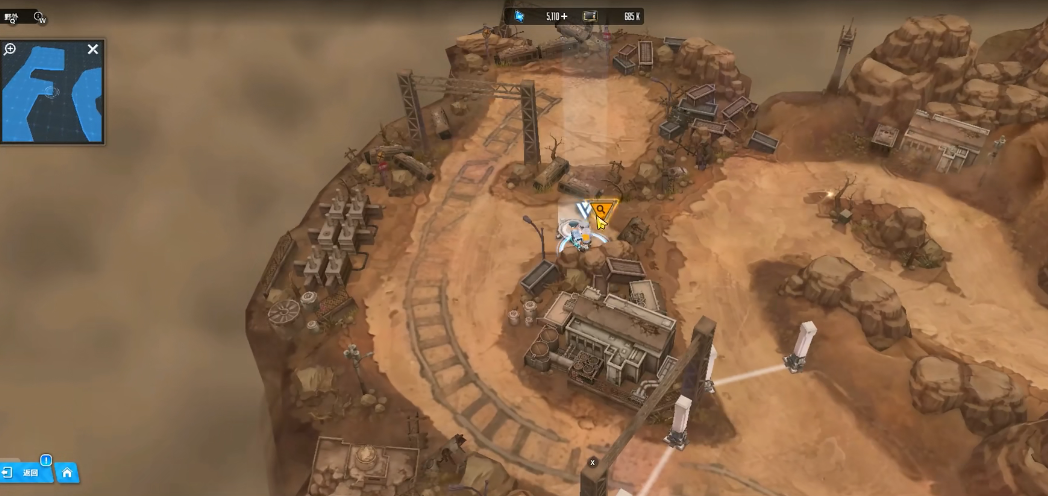Select the orange quest marker above character
The image size is (1048, 496).
click(602, 211)
